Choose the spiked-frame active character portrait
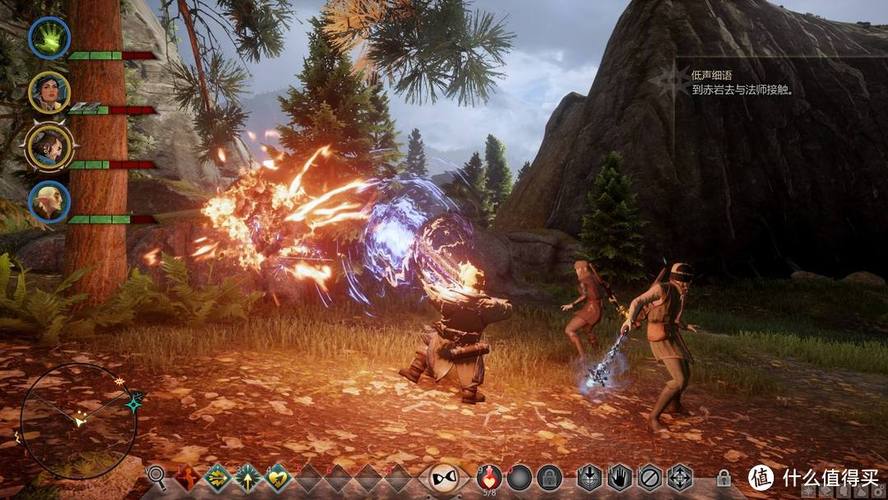The image size is (888, 500). click(48, 146)
